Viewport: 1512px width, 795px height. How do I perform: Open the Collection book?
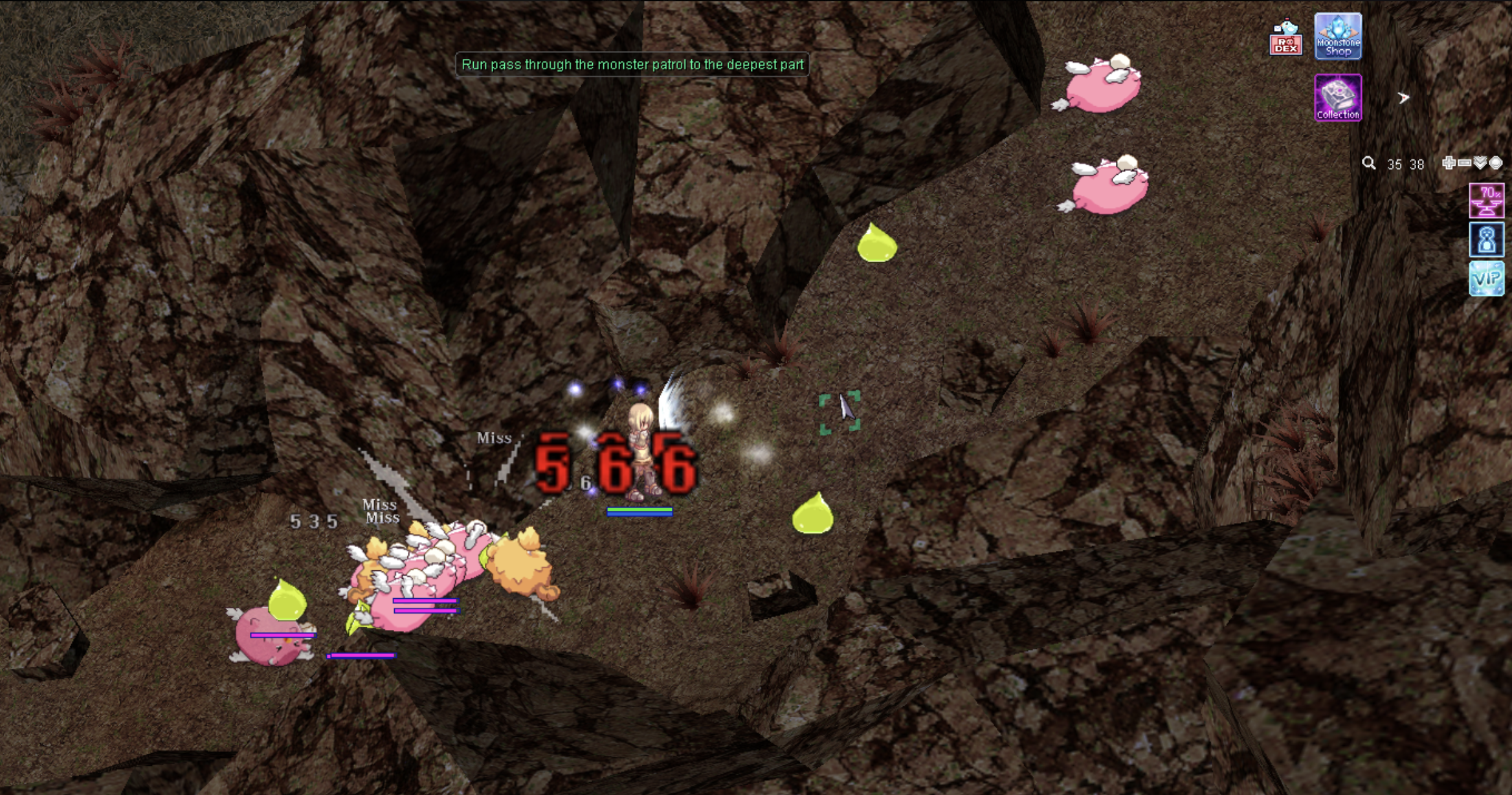click(x=1338, y=98)
